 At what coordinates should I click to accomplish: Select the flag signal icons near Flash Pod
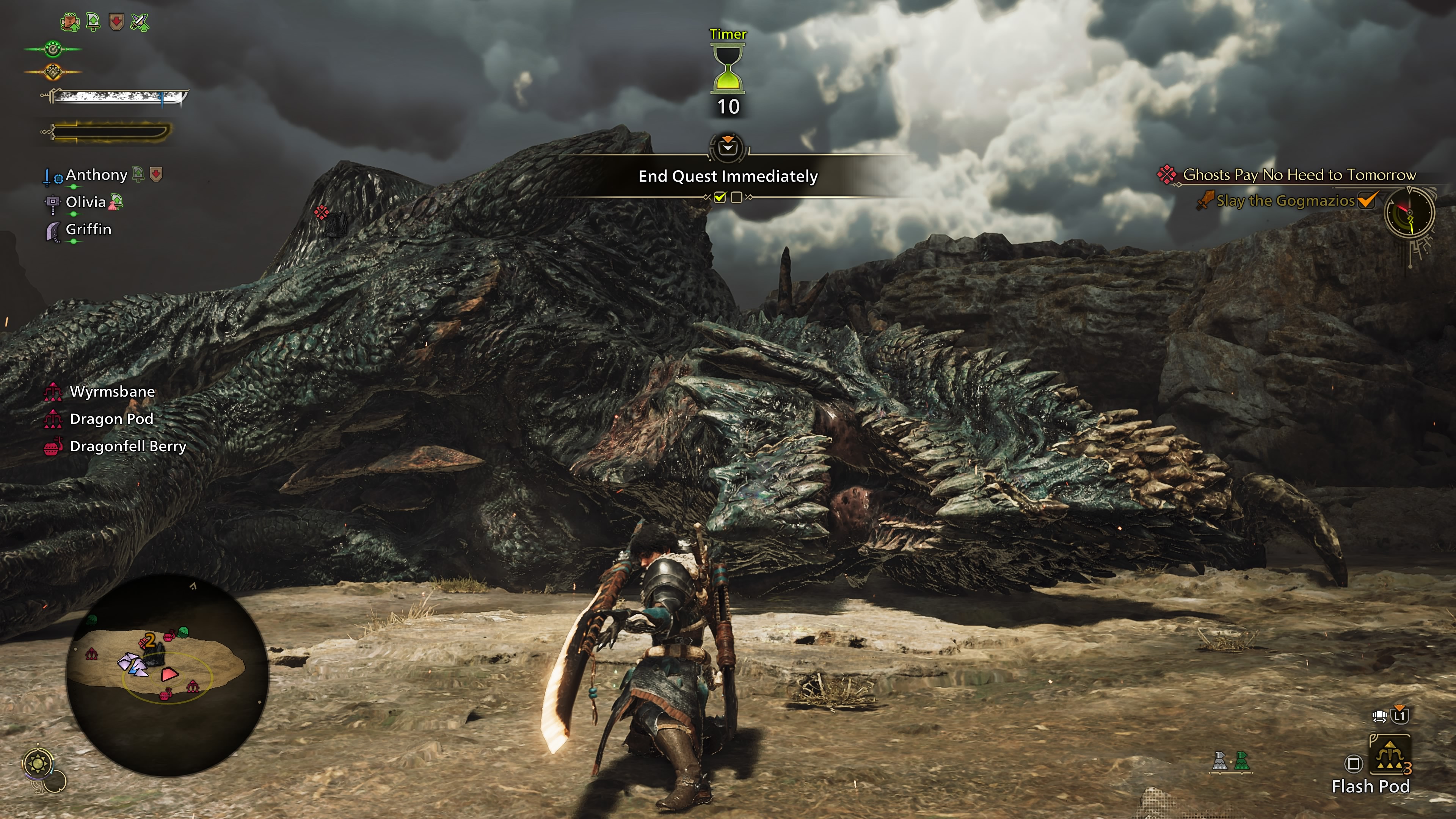[1230, 761]
